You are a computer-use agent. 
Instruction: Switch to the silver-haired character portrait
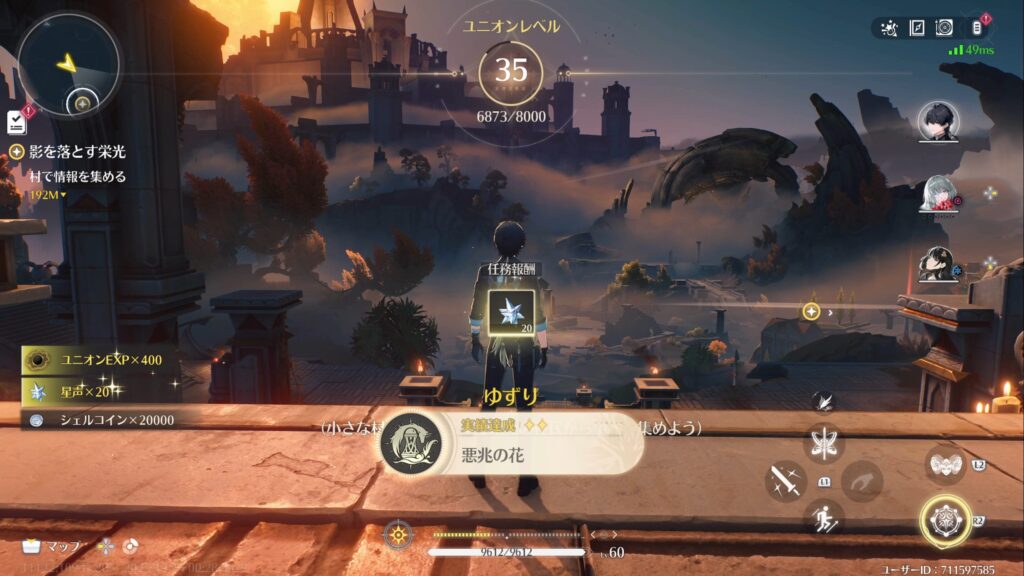pyautogui.click(x=938, y=194)
